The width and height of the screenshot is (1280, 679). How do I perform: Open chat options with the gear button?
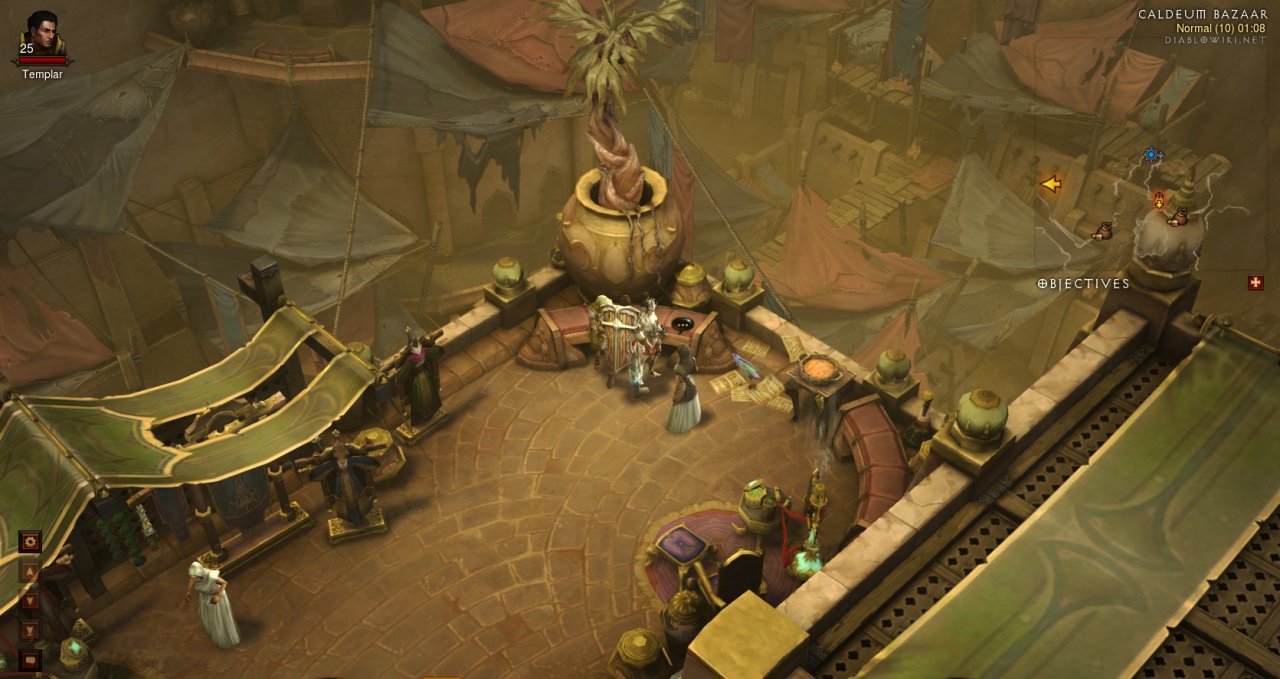coord(30,541)
